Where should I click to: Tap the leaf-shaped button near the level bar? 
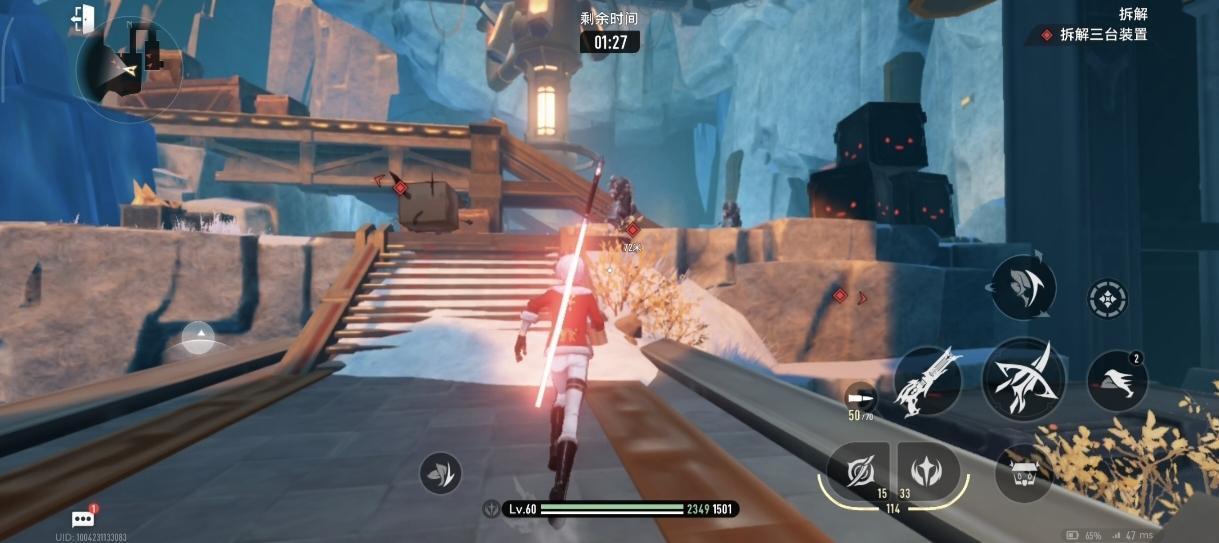[440, 472]
